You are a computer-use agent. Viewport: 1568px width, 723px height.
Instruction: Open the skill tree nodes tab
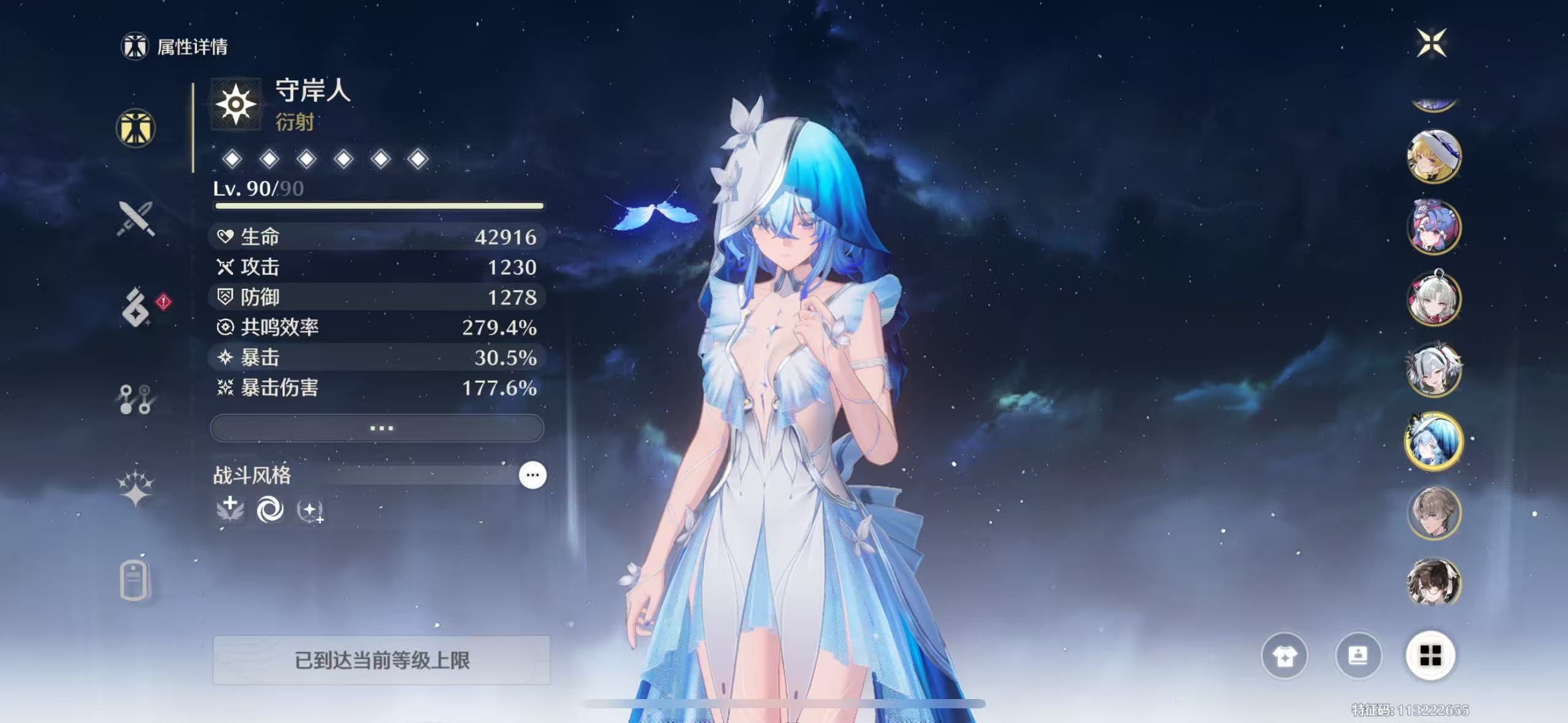point(136,399)
